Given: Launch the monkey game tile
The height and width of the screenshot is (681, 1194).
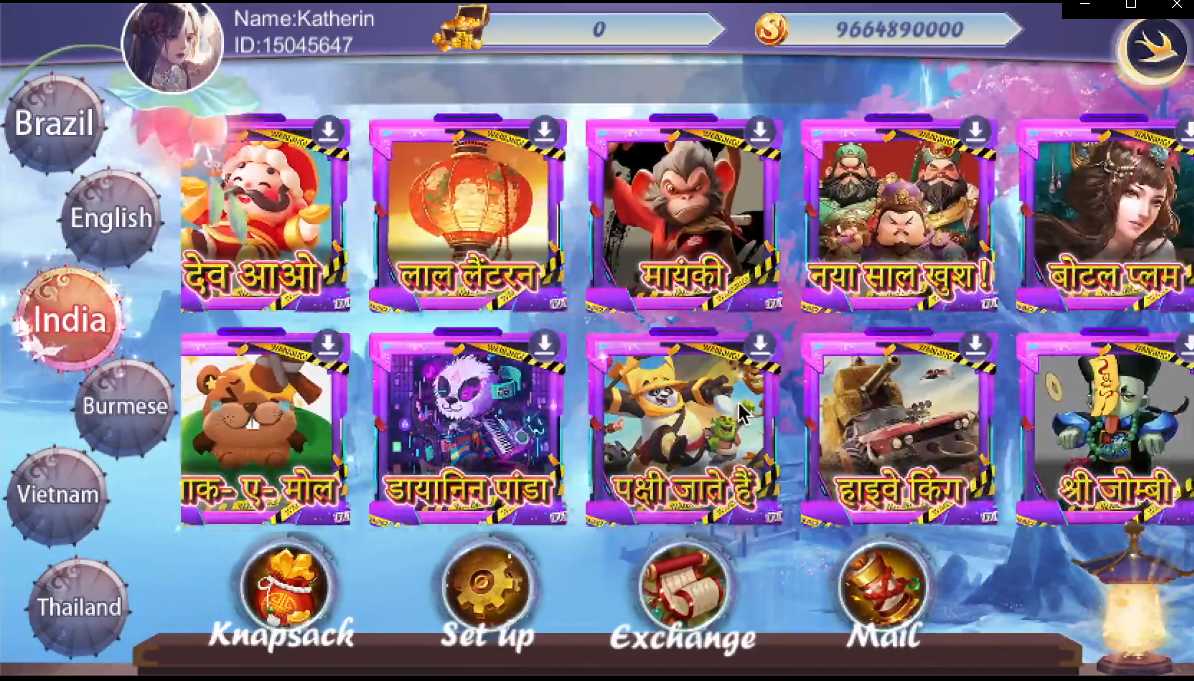Looking at the screenshot, I should [x=684, y=215].
